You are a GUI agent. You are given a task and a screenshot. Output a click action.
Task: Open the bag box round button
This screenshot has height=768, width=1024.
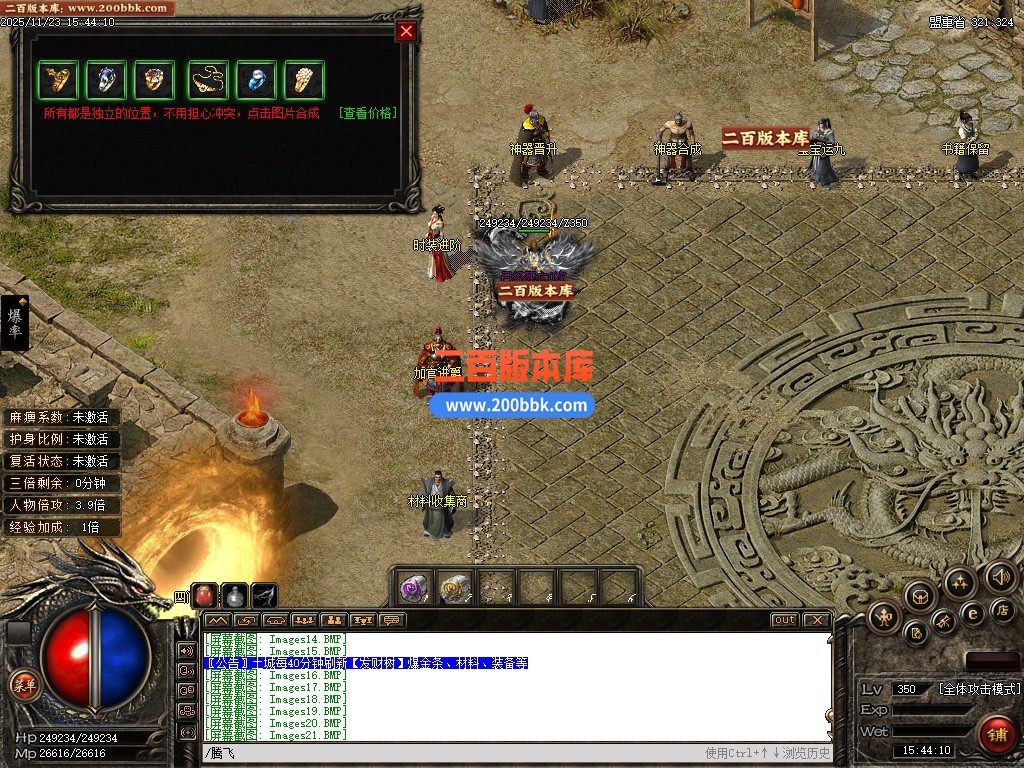coord(920,597)
